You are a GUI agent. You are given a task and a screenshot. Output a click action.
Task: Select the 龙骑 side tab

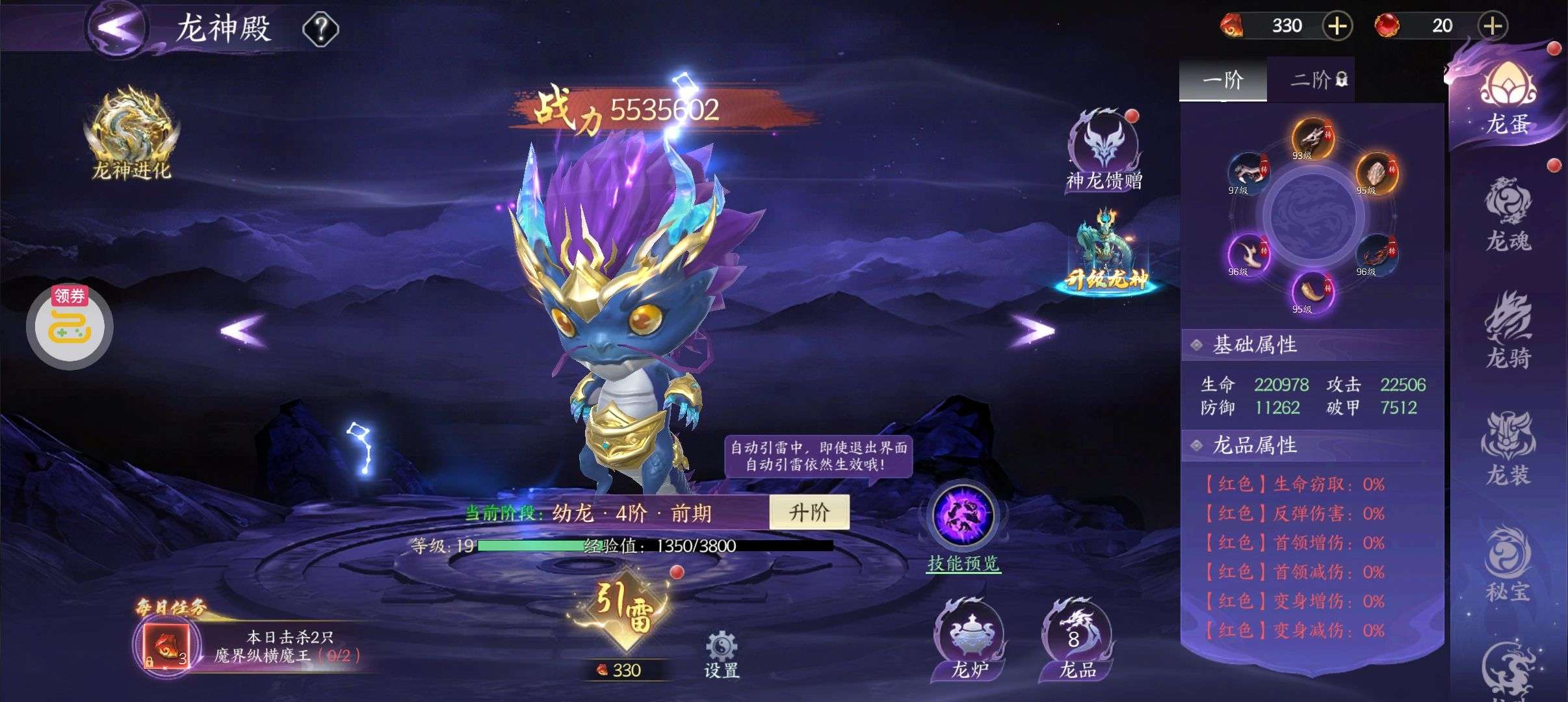[x=1508, y=331]
